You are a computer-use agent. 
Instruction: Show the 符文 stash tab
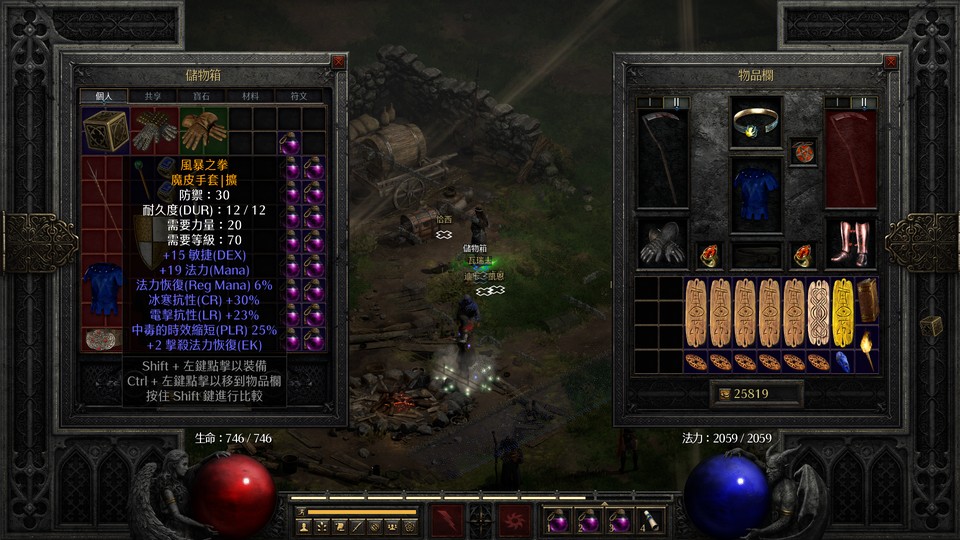pos(298,96)
